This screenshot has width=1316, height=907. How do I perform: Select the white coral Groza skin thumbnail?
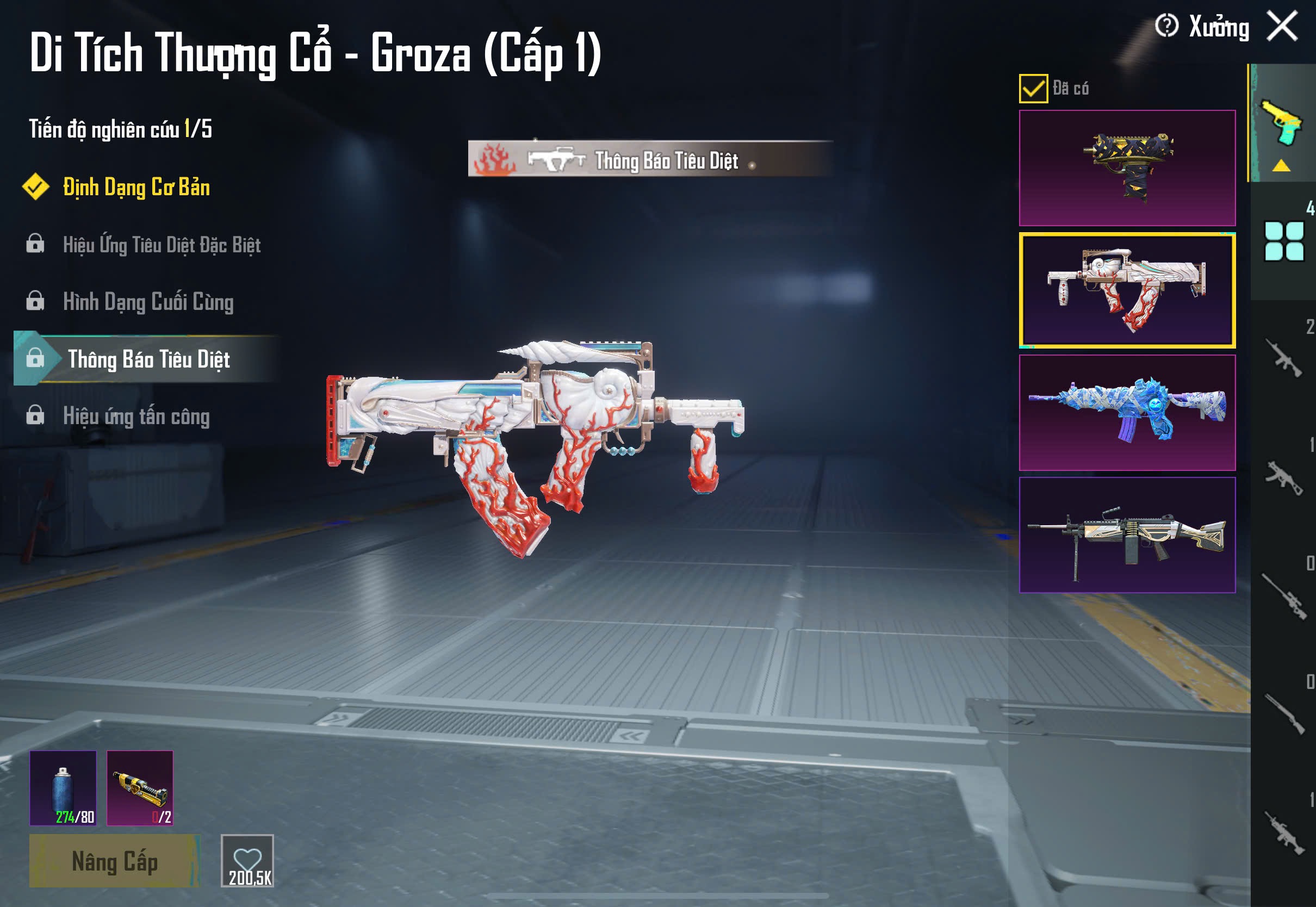1127,290
